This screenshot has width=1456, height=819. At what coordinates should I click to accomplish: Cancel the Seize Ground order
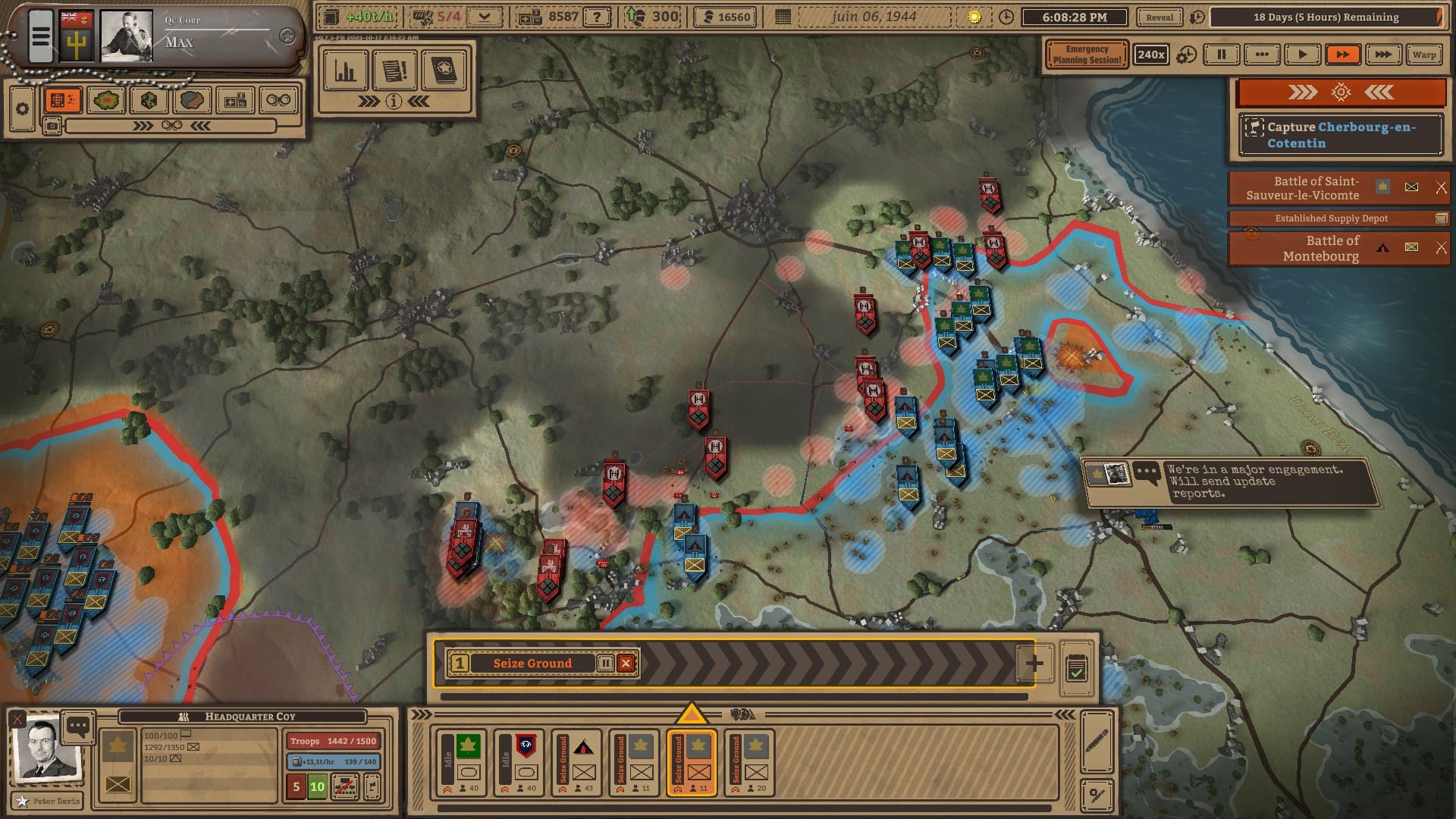pyautogui.click(x=626, y=664)
